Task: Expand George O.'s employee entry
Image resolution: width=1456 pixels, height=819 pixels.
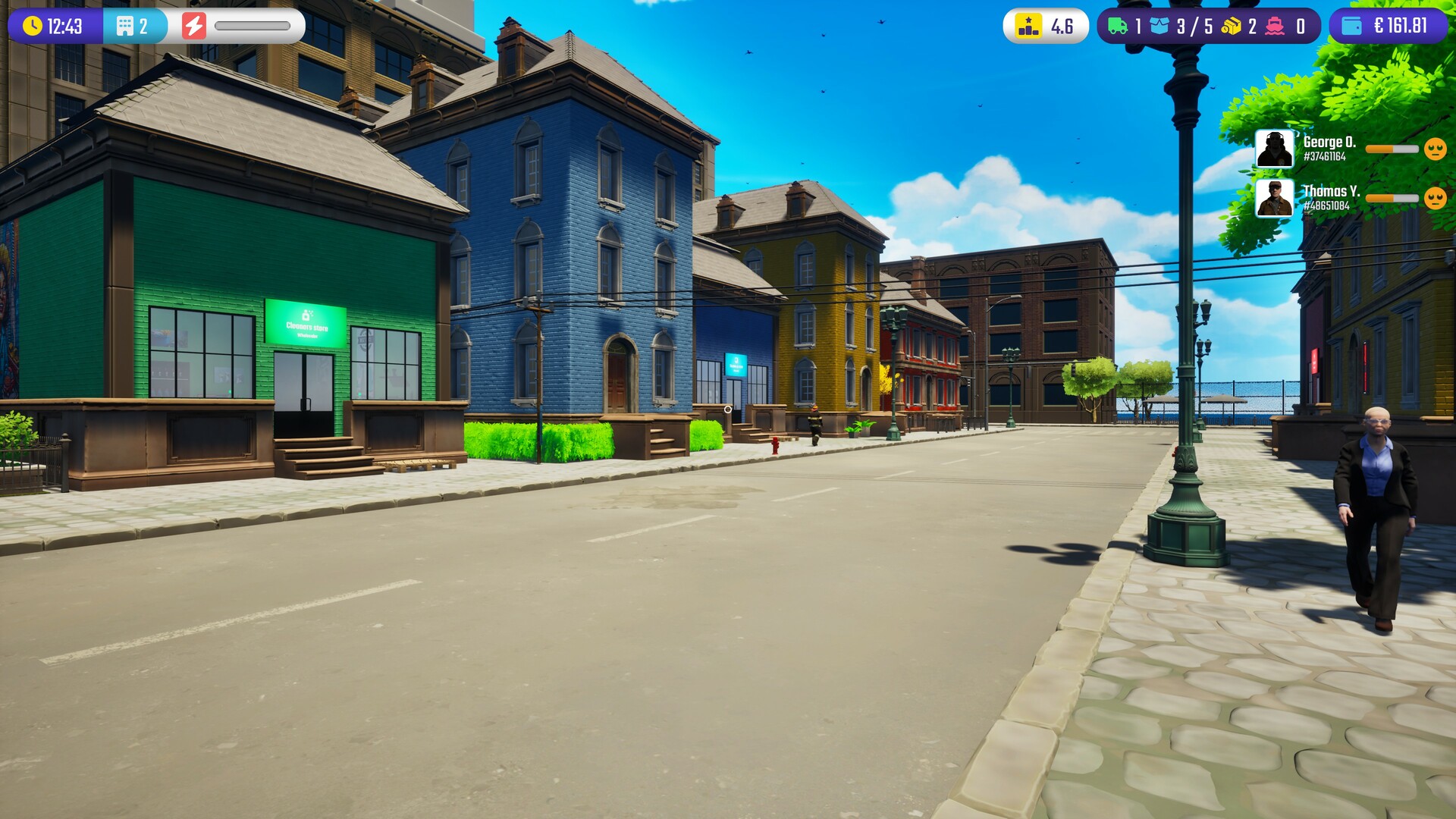Action: coord(1275,148)
